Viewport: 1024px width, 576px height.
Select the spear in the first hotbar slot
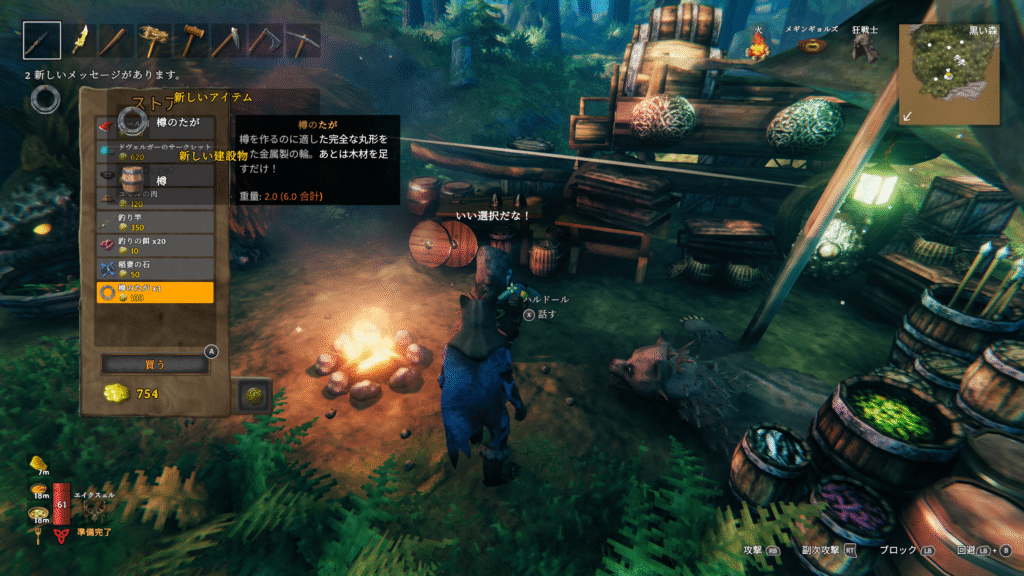(42, 41)
